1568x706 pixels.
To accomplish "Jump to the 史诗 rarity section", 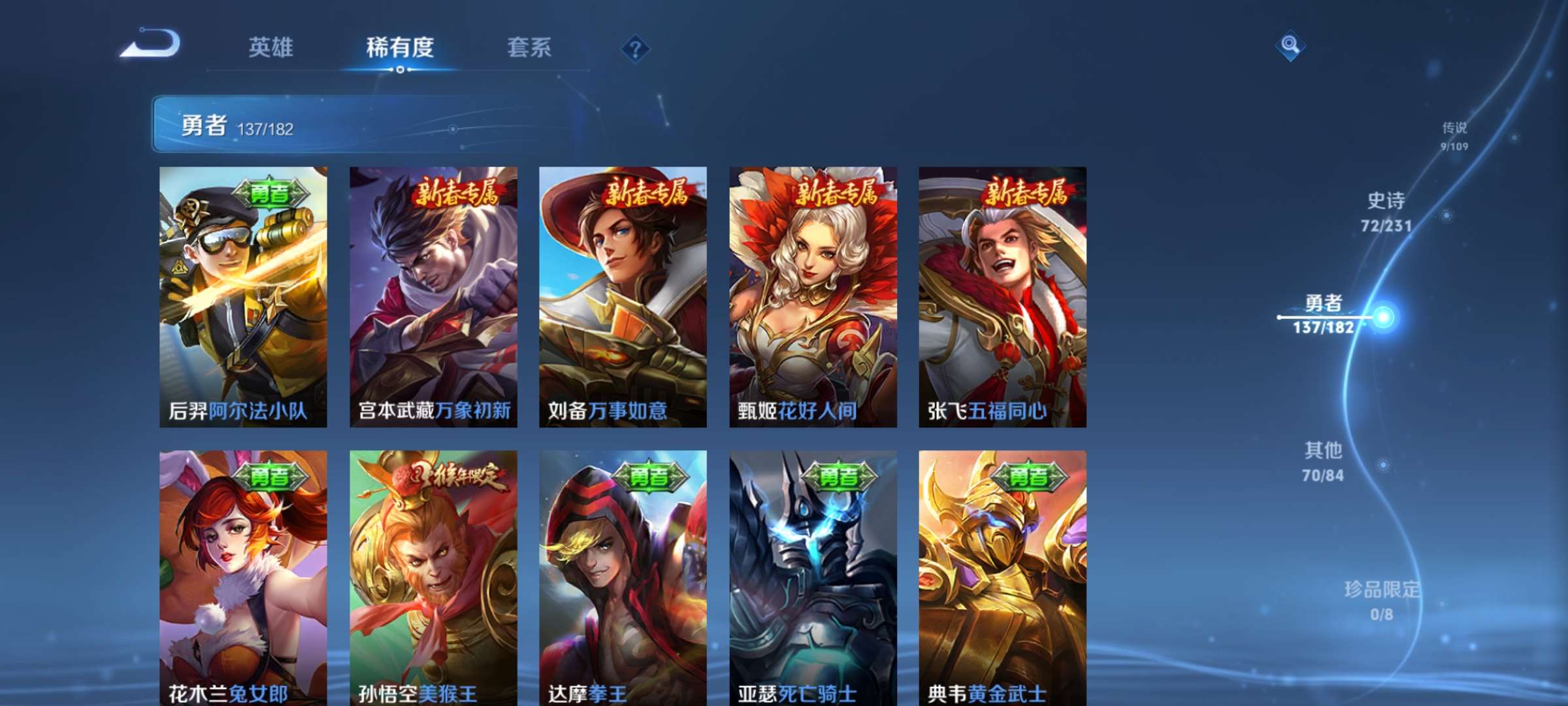I will click(x=1386, y=211).
